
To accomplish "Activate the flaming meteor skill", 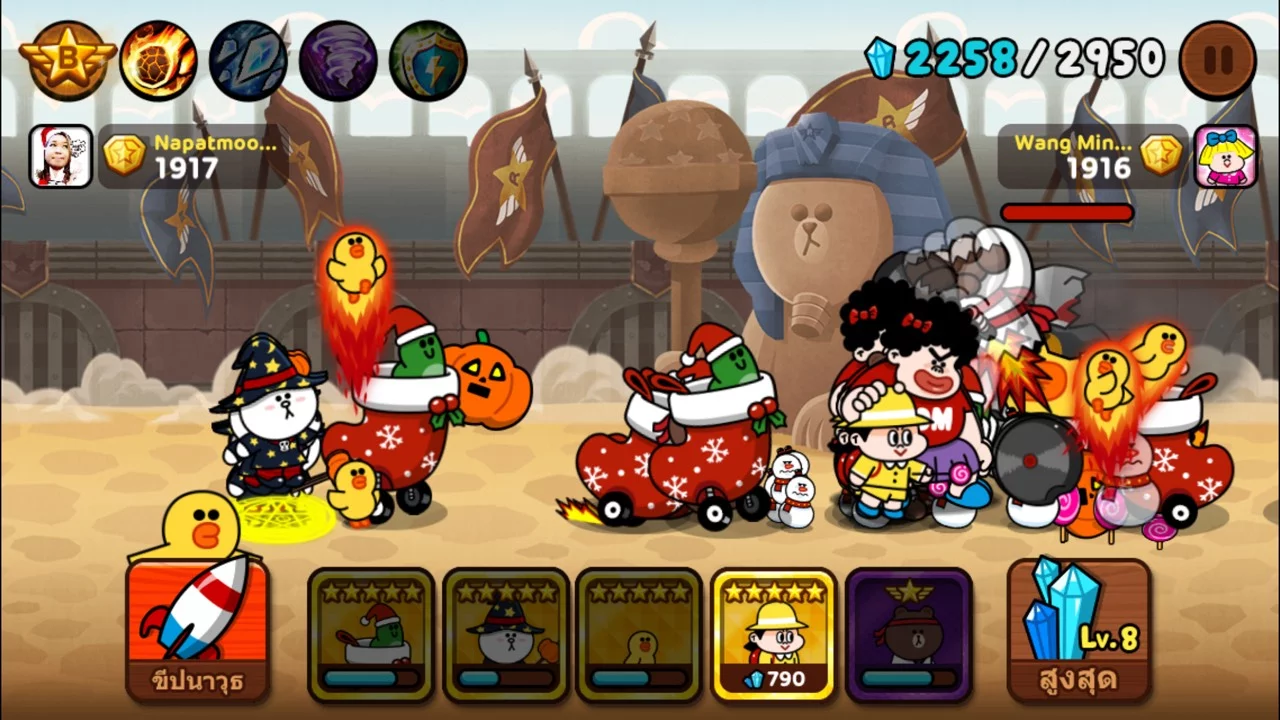I will tap(158, 60).
